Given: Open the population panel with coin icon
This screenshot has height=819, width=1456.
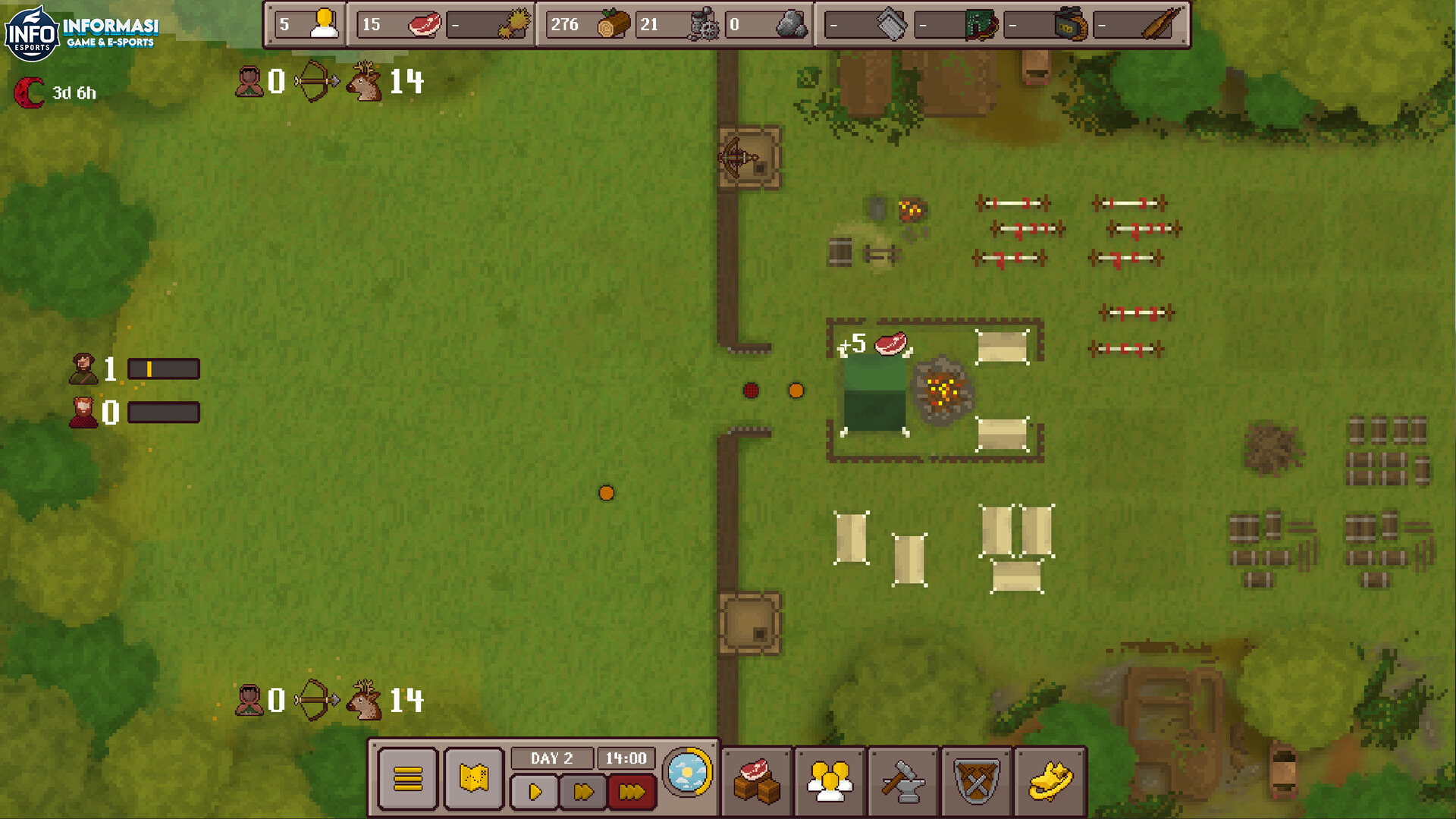Looking at the screenshot, I should (x=829, y=779).
